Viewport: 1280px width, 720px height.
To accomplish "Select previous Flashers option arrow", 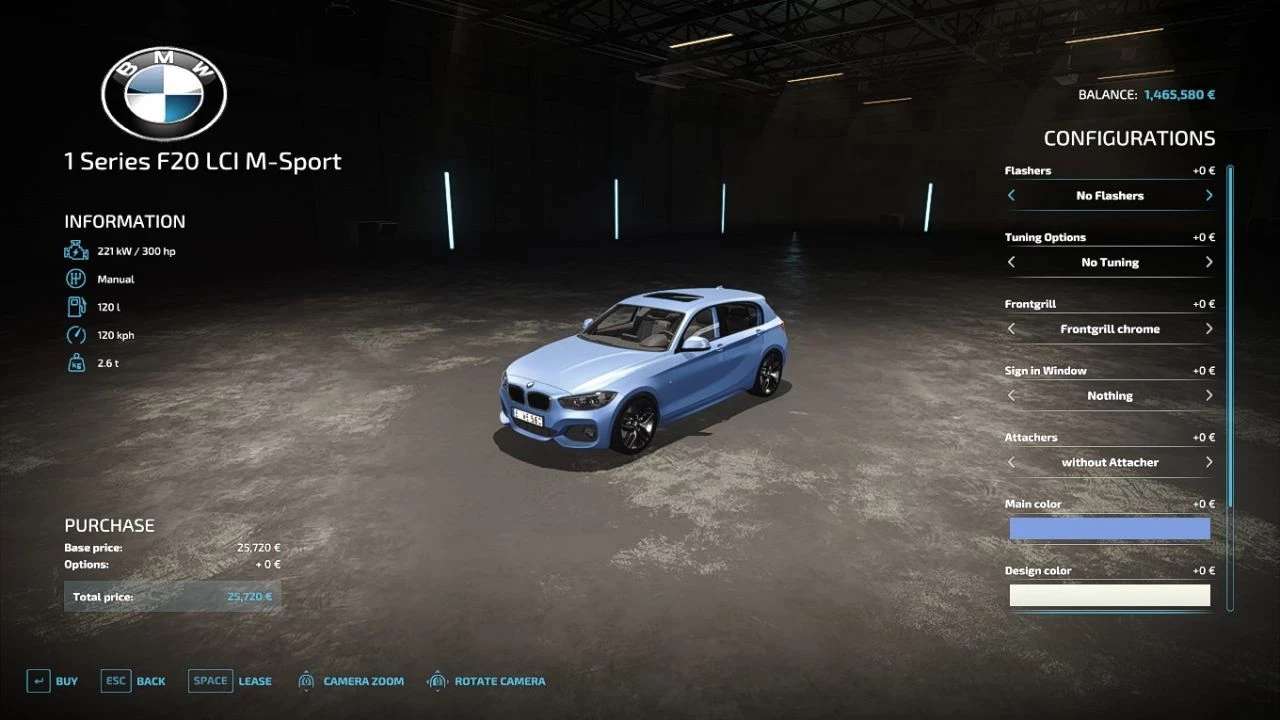I will (1011, 196).
